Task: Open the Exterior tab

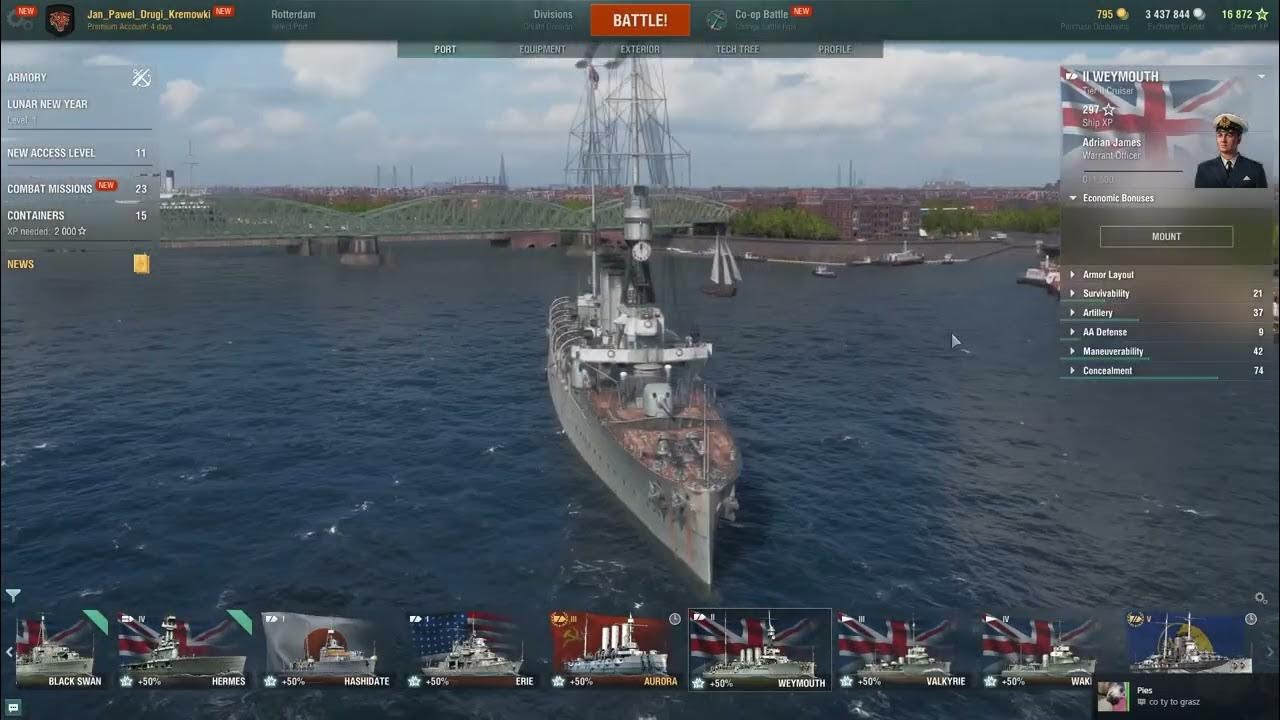Action: (640, 49)
